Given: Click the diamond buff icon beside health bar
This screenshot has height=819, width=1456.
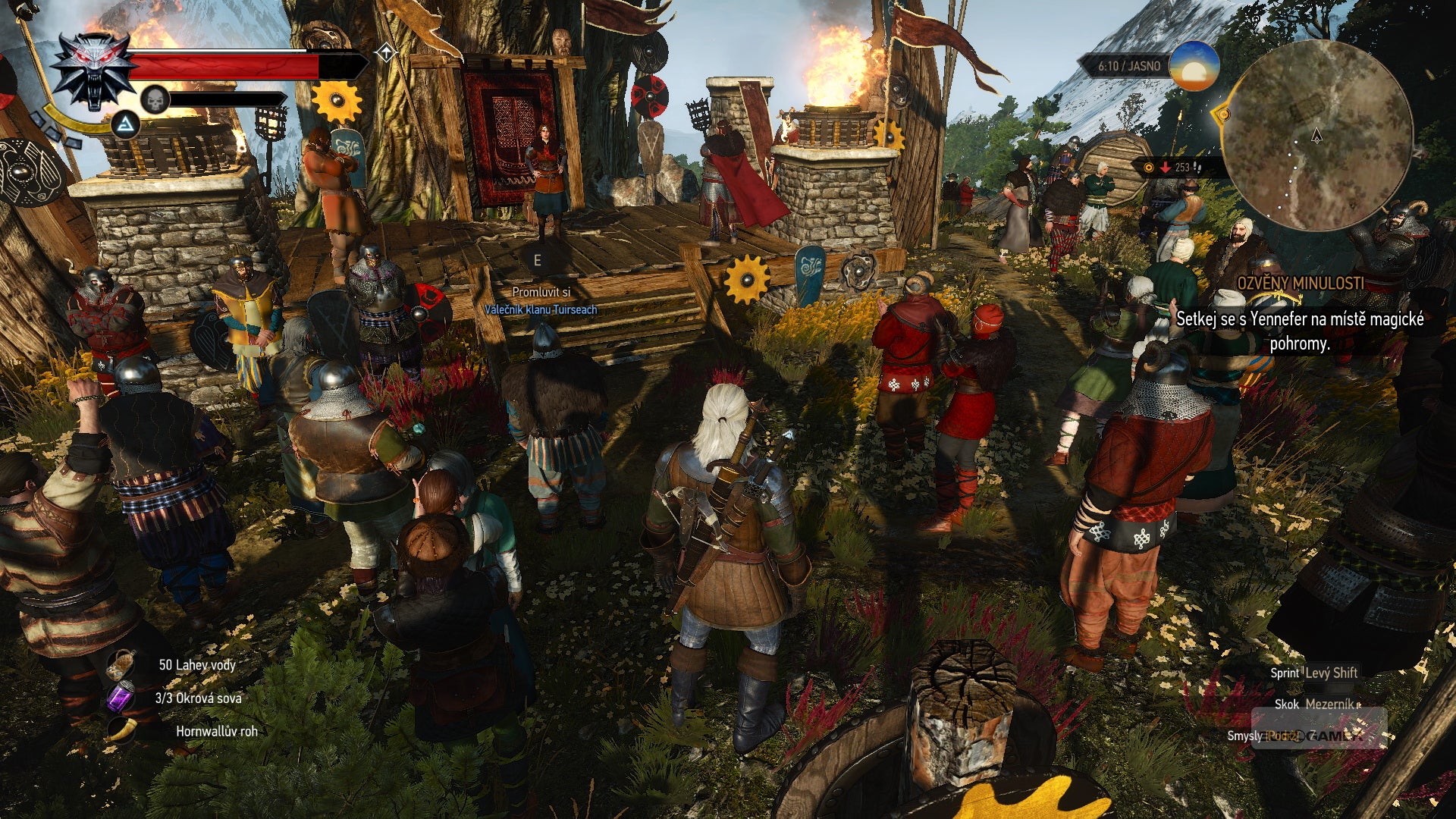Looking at the screenshot, I should point(386,52).
